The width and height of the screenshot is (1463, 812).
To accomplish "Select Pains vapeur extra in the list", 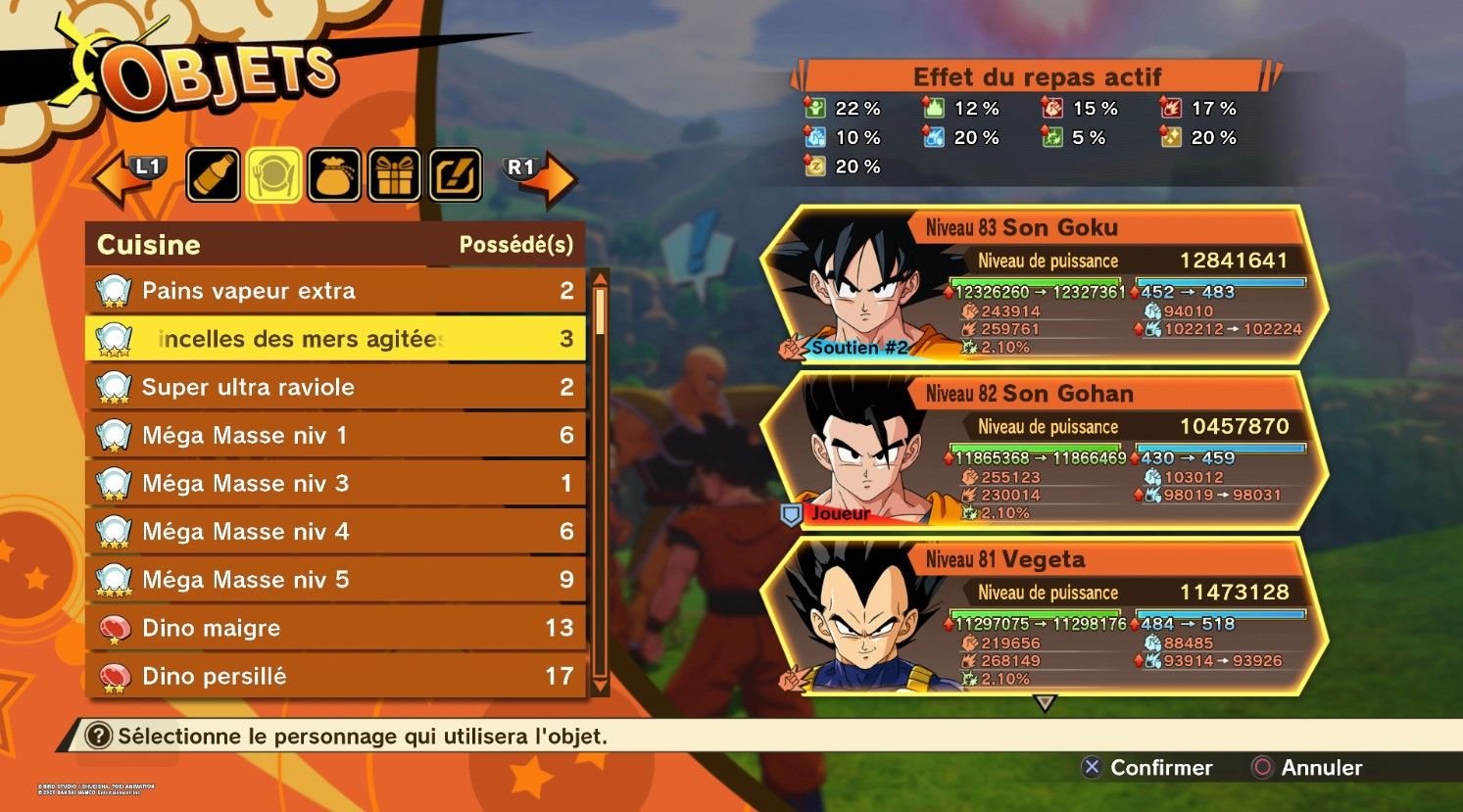I will [335, 291].
